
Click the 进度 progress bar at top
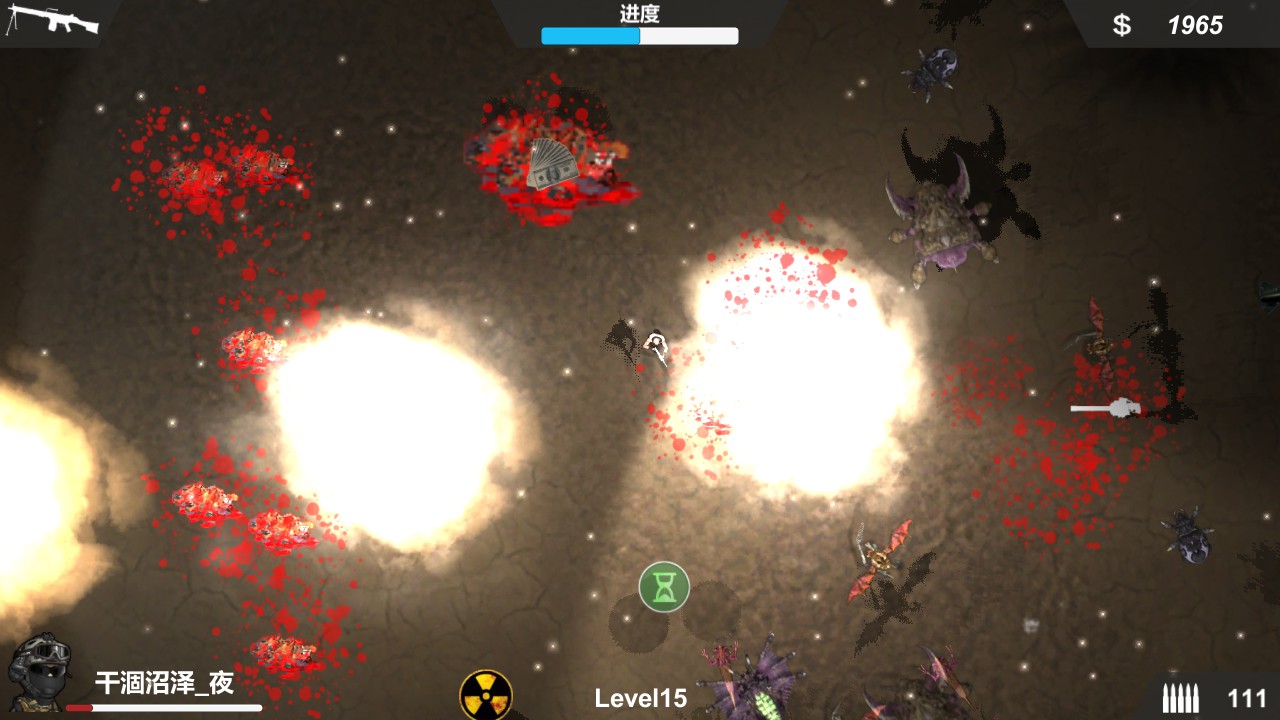639,35
